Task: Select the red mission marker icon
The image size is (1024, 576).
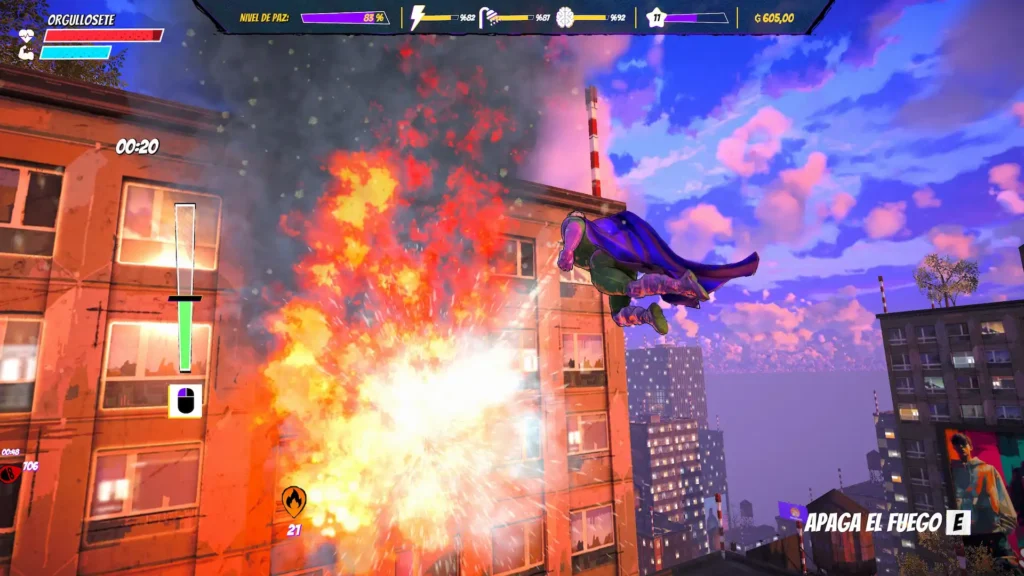Action: point(10,470)
